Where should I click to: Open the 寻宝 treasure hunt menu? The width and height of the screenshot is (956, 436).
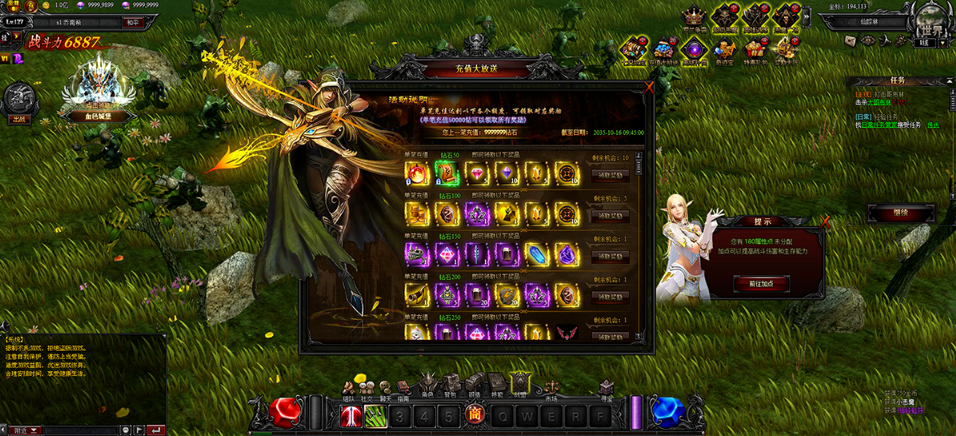[x=607, y=386]
